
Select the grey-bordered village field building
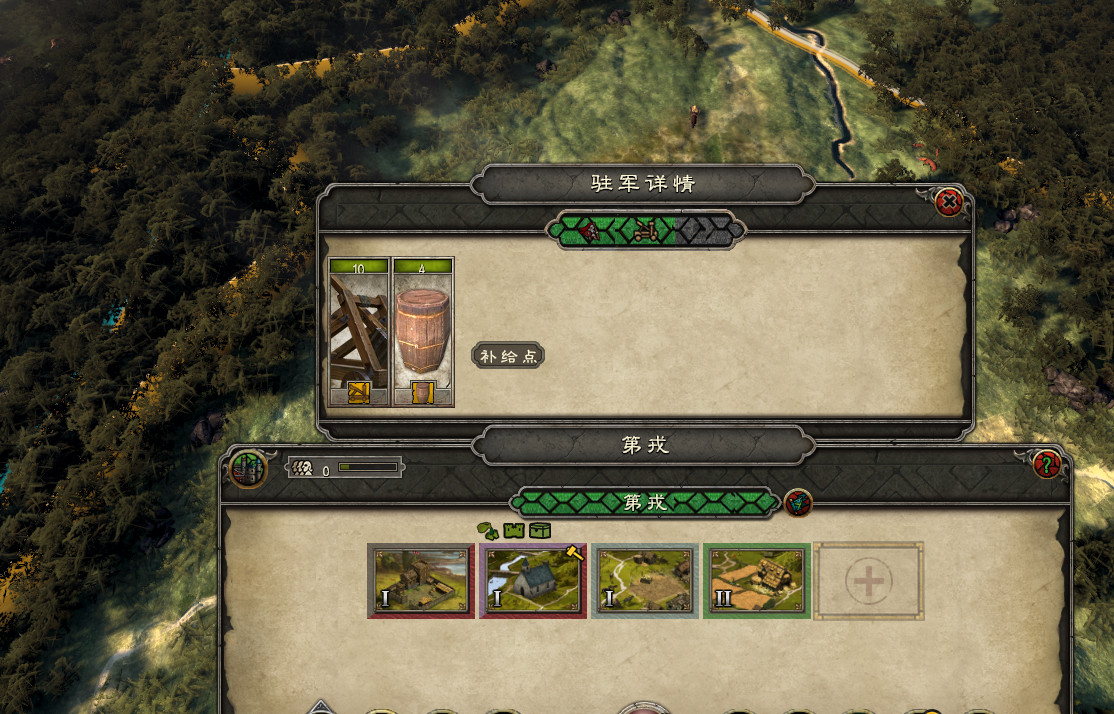click(645, 581)
